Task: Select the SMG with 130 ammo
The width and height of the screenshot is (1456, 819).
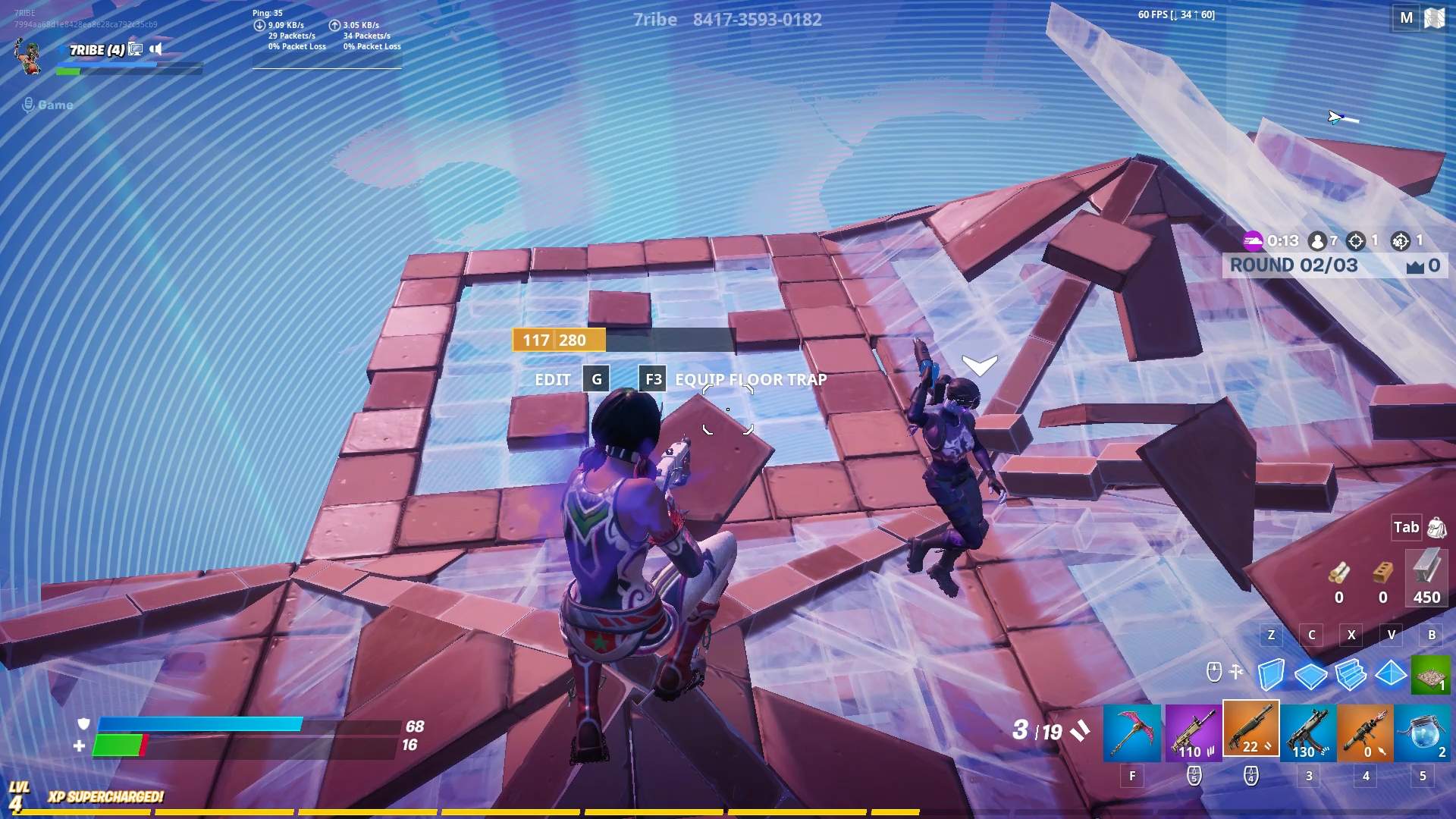Action: (1307, 730)
